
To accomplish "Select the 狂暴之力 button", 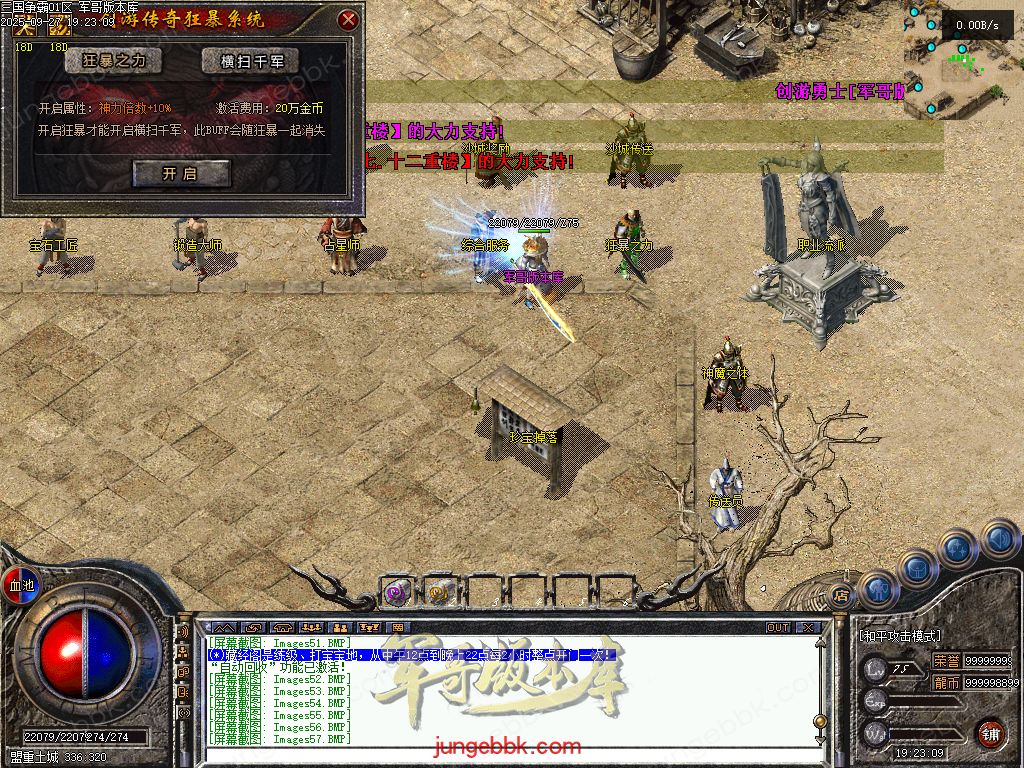I will (x=113, y=61).
